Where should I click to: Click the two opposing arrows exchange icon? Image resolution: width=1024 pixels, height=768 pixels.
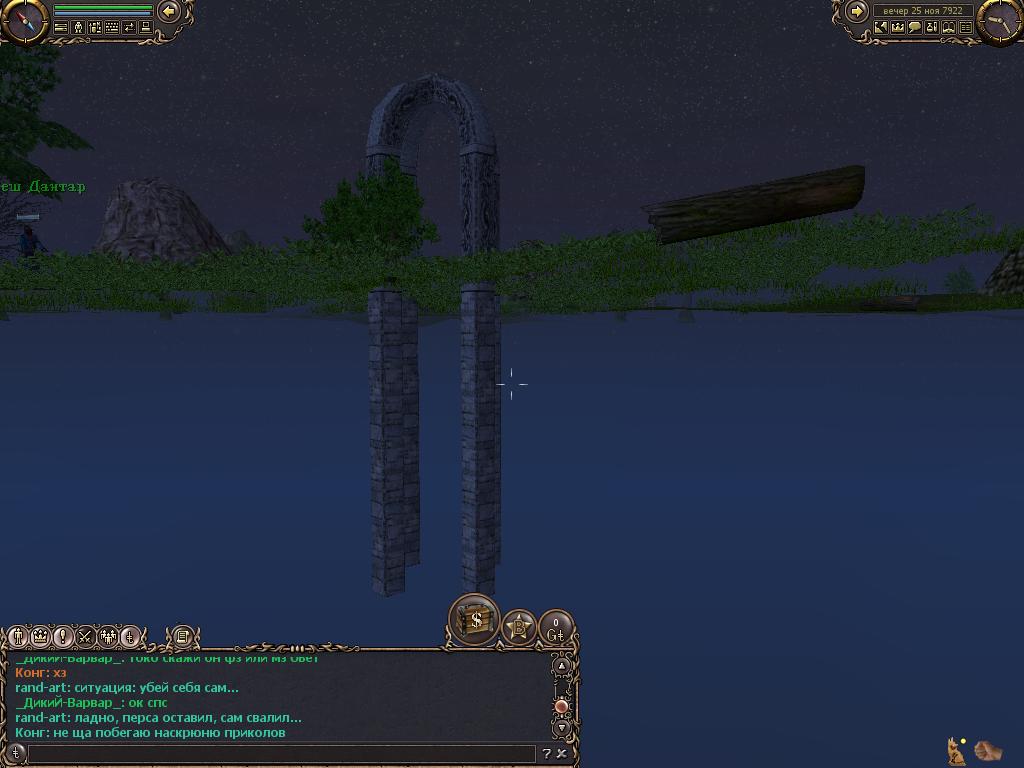tap(129, 28)
